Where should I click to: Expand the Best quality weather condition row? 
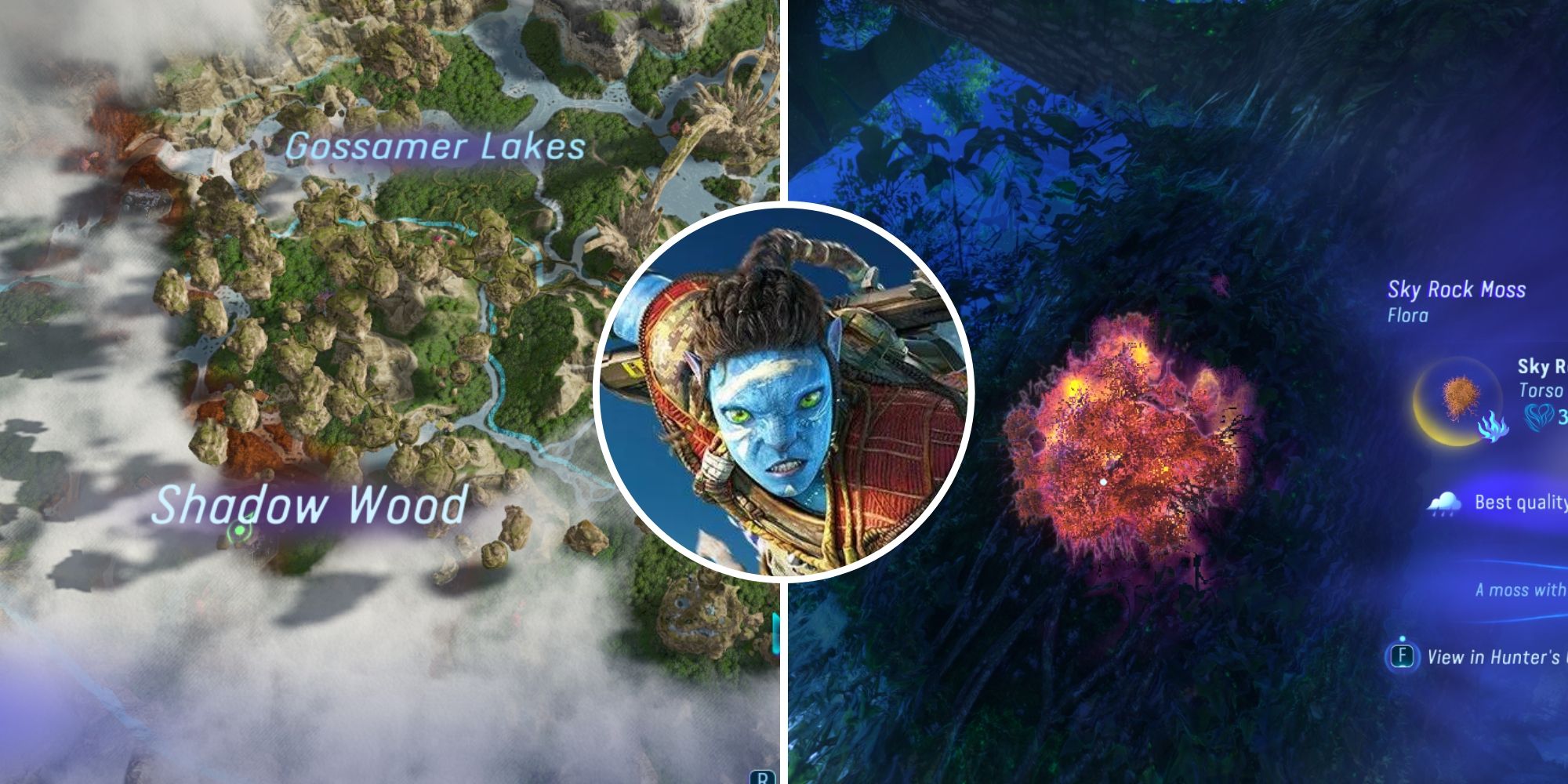[1521, 502]
